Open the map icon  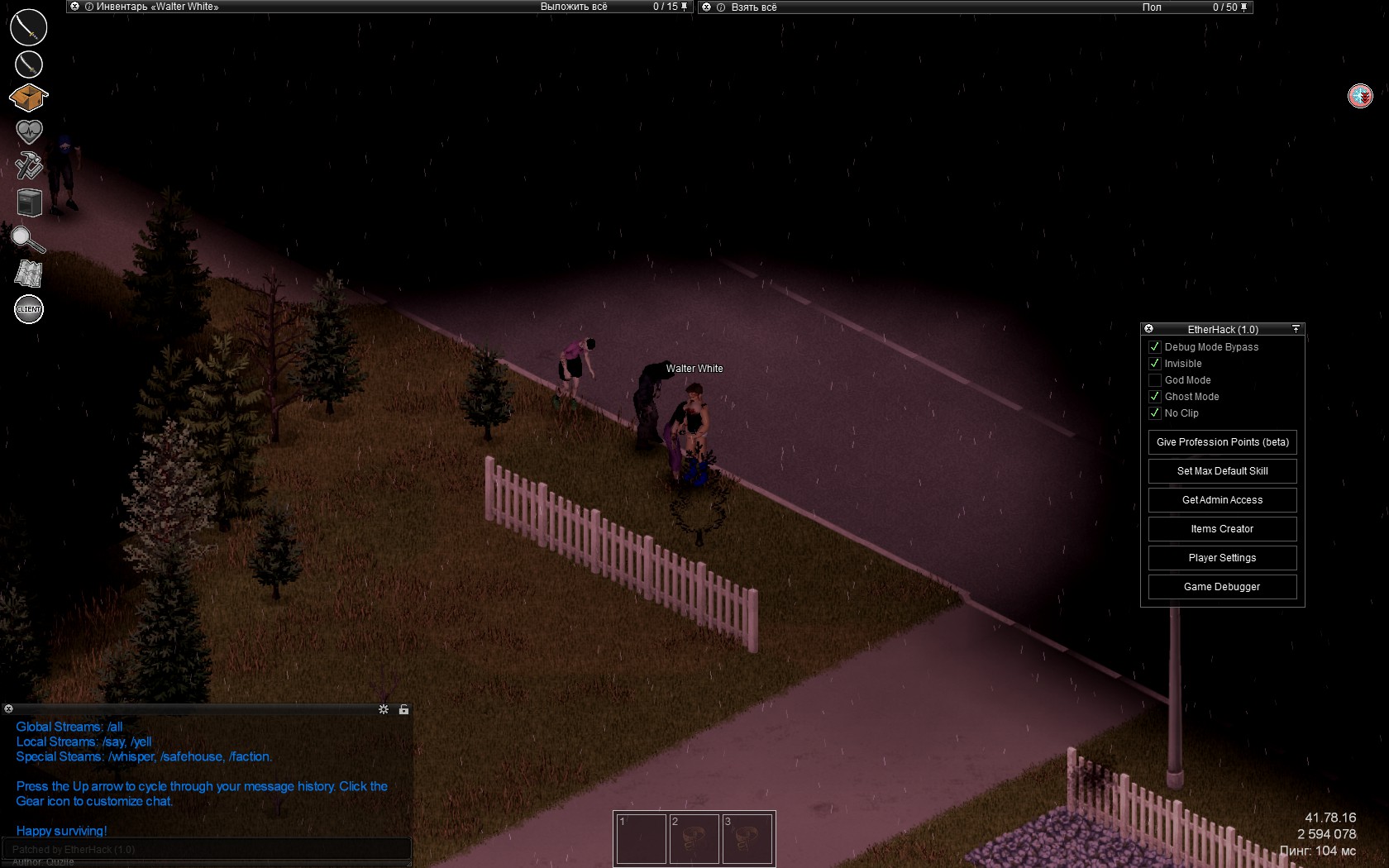[x=28, y=274]
